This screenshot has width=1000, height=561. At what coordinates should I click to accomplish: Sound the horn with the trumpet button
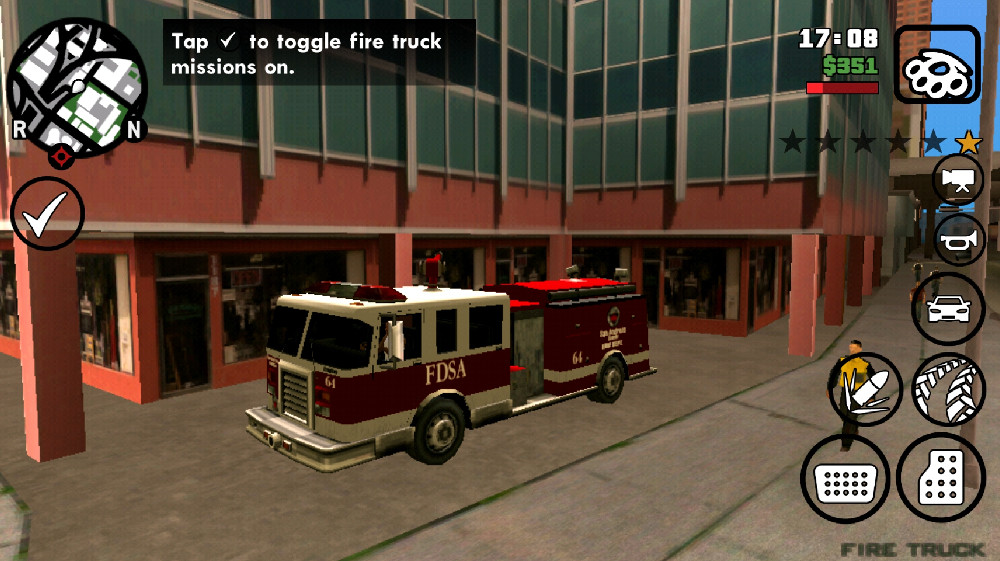click(x=959, y=240)
